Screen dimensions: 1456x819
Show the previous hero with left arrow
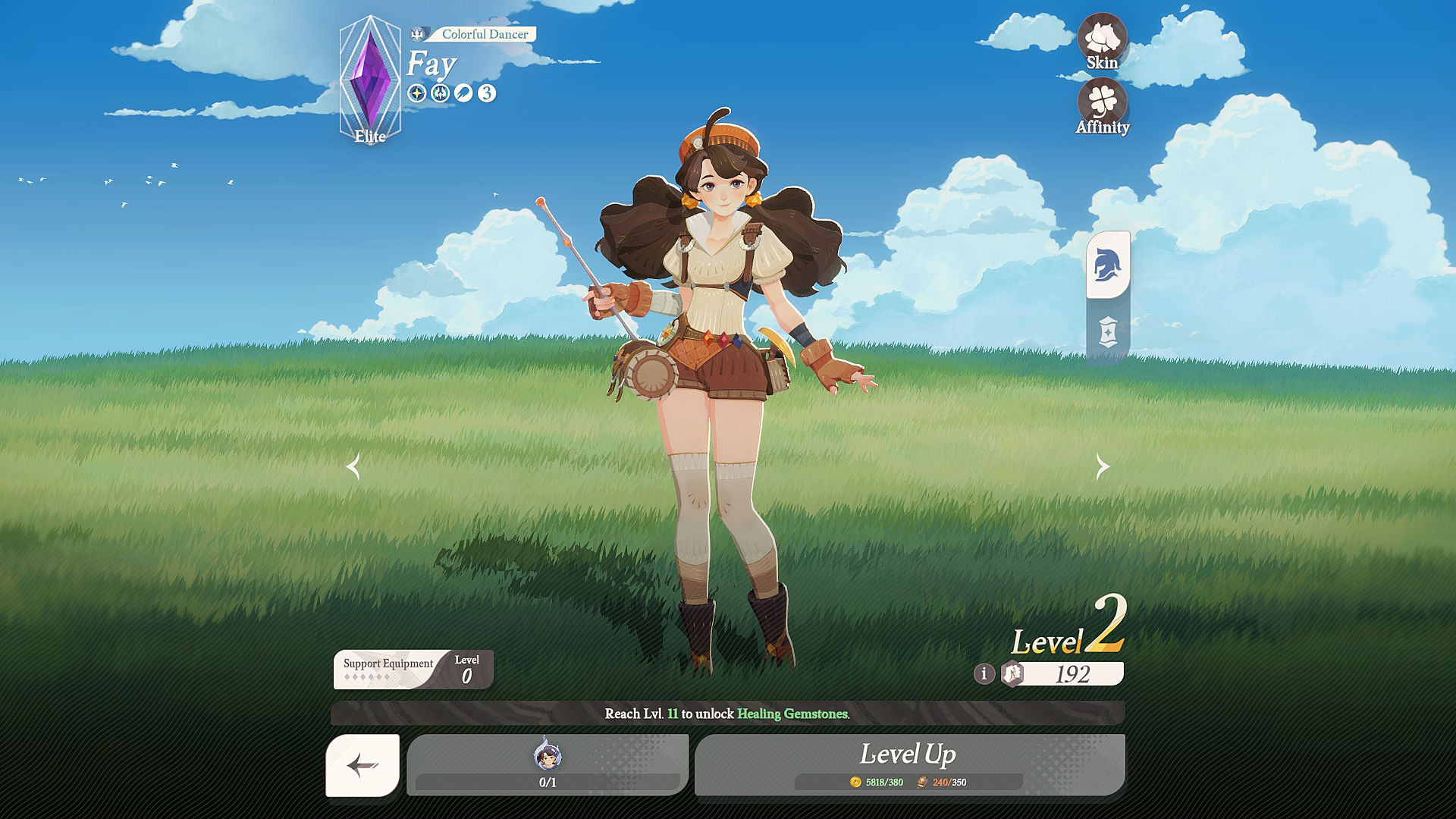pyautogui.click(x=353, y=466)
